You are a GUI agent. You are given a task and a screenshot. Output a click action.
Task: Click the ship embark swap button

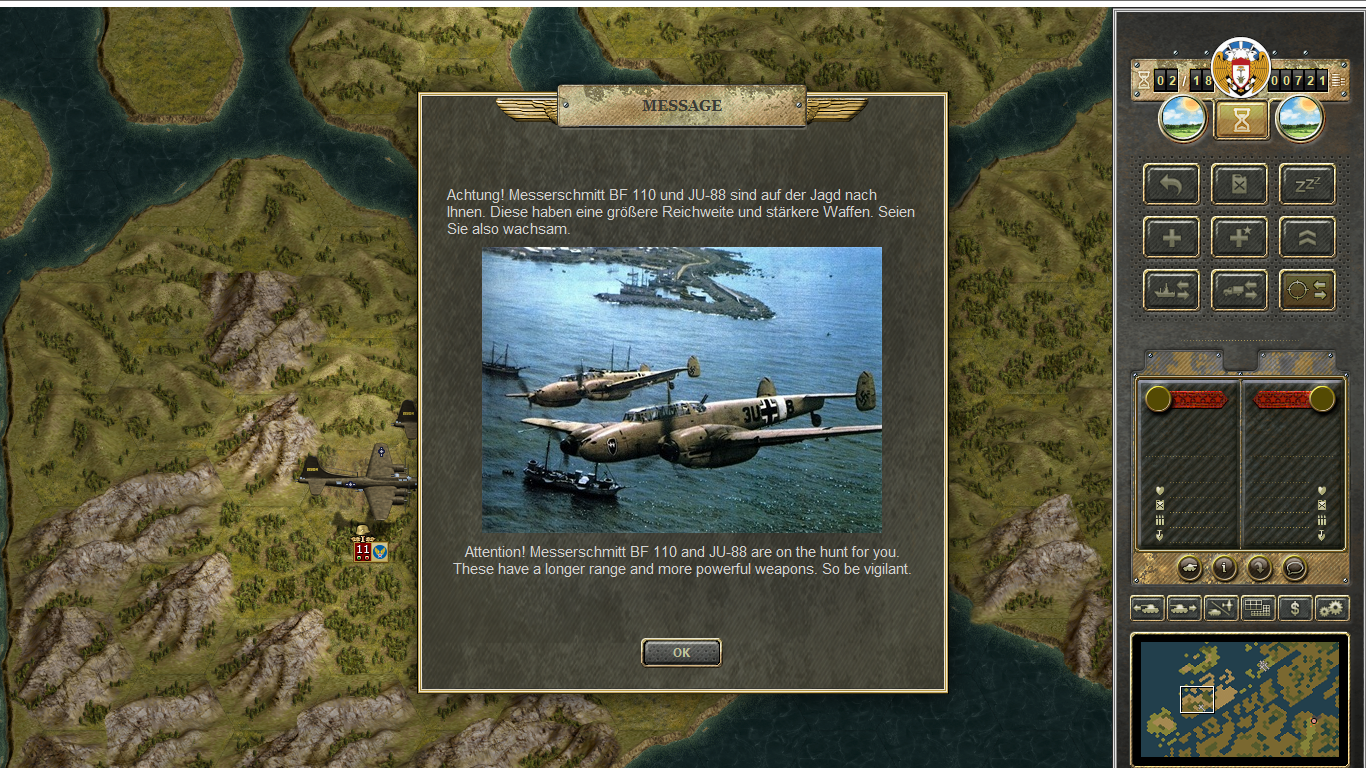1171,290
